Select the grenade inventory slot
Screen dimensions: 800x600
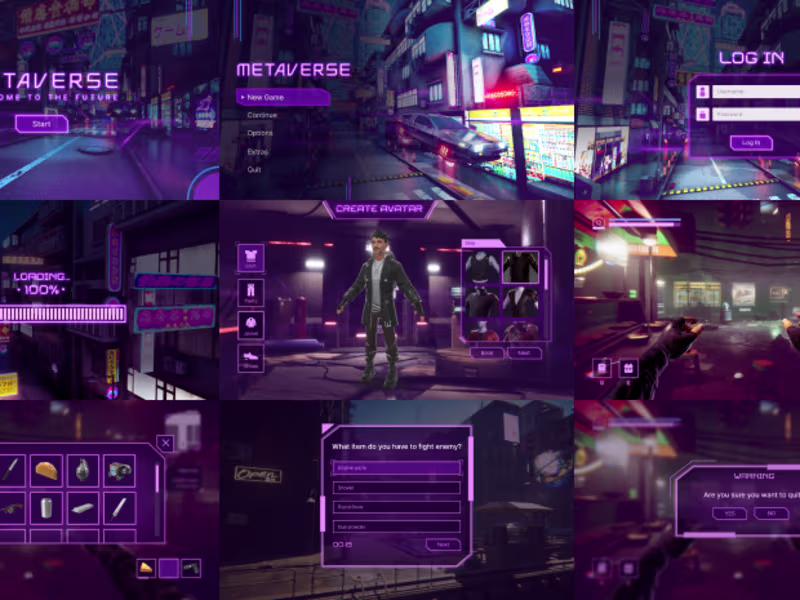click(x=82, y=470)
